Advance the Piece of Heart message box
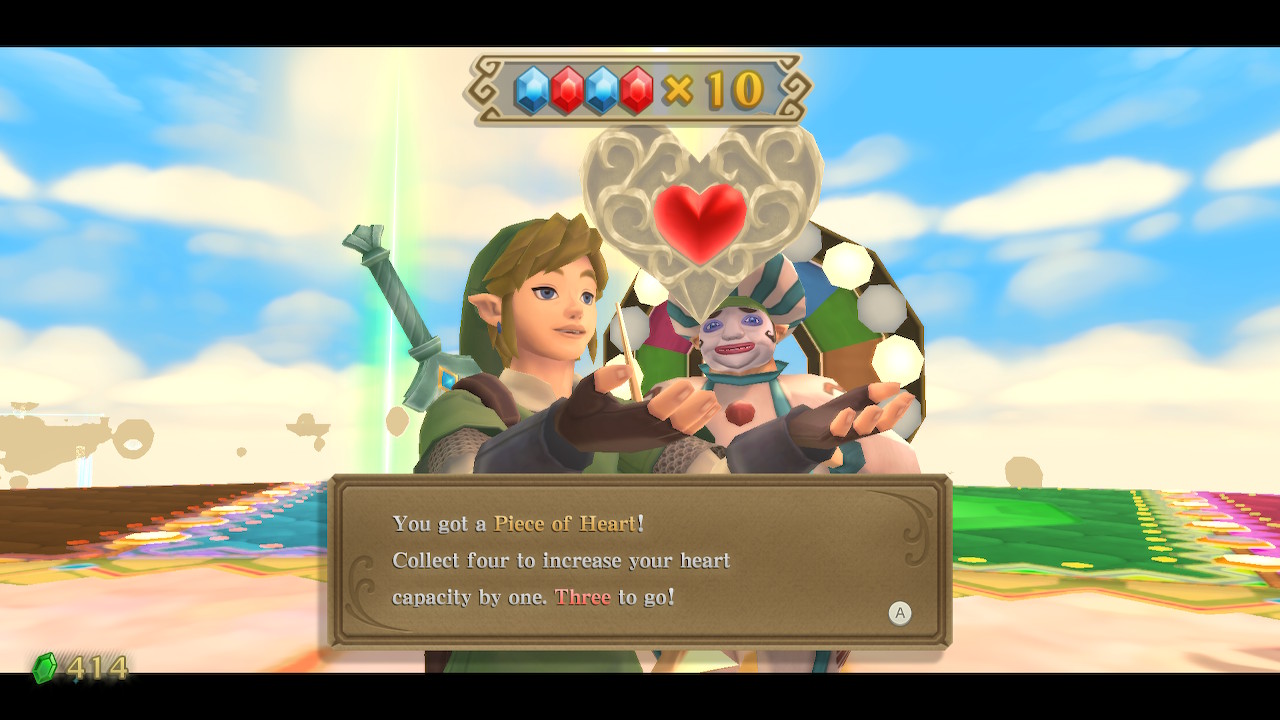Viewport: 1280px width, 720px height. coord(900,613)
